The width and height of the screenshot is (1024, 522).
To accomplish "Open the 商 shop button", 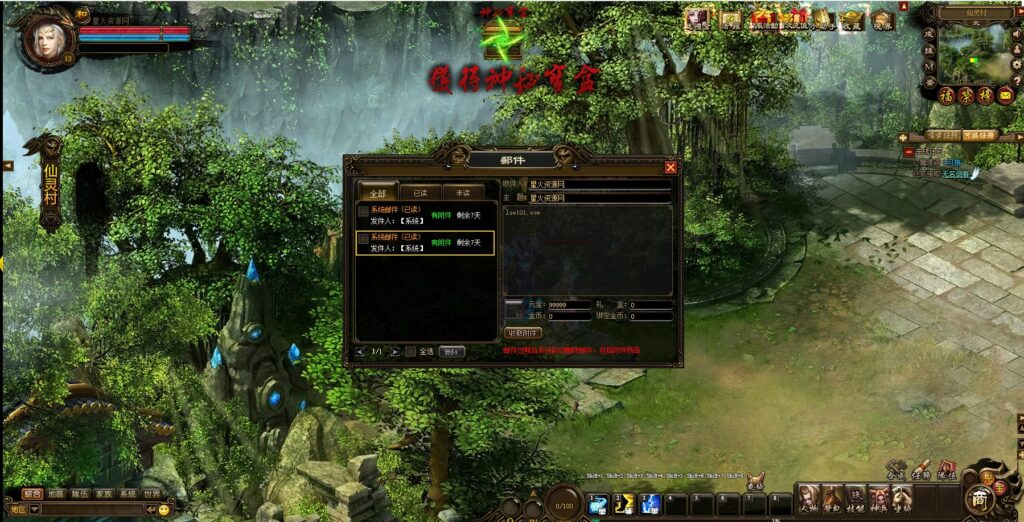I will click(x=977, y=498).
